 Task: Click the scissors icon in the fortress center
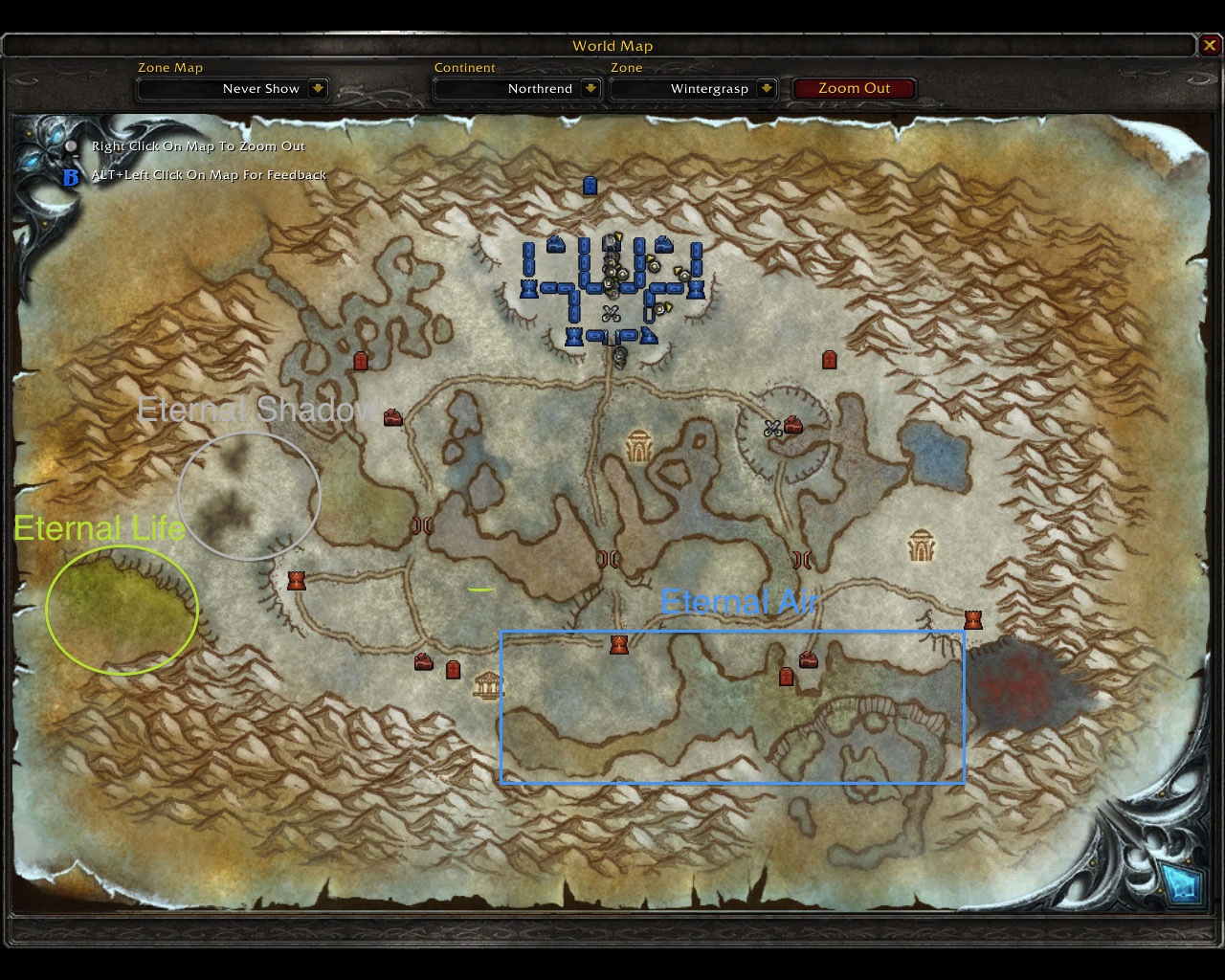[612, 314]
